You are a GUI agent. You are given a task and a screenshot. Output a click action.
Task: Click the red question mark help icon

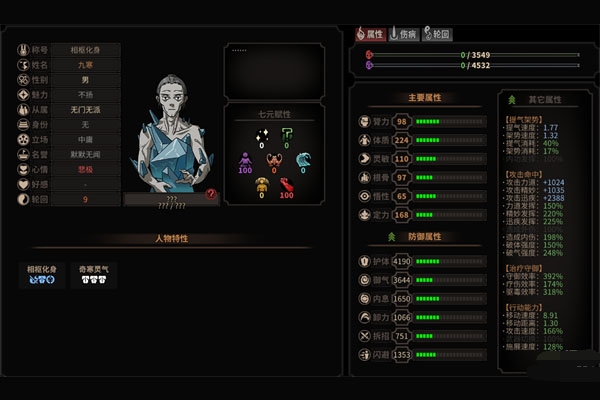pyautogui.click(x=211, y=195)
